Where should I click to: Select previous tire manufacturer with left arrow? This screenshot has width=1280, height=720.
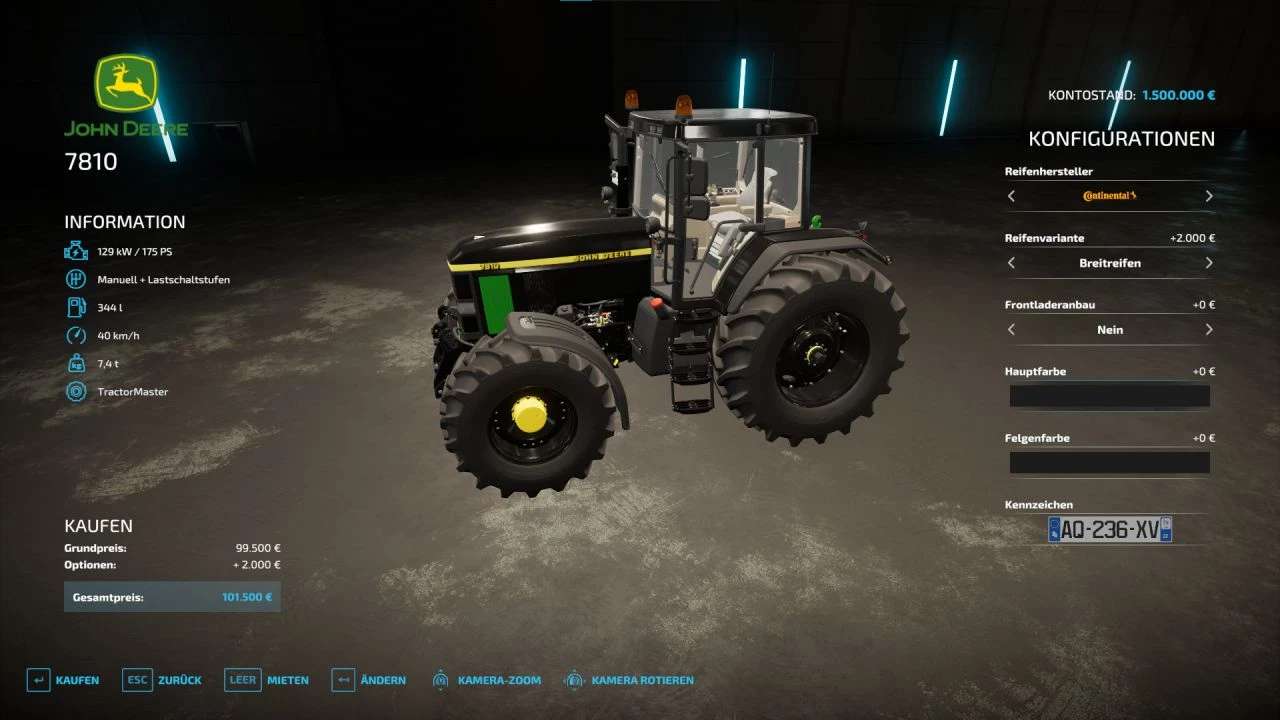[1011, 196]
